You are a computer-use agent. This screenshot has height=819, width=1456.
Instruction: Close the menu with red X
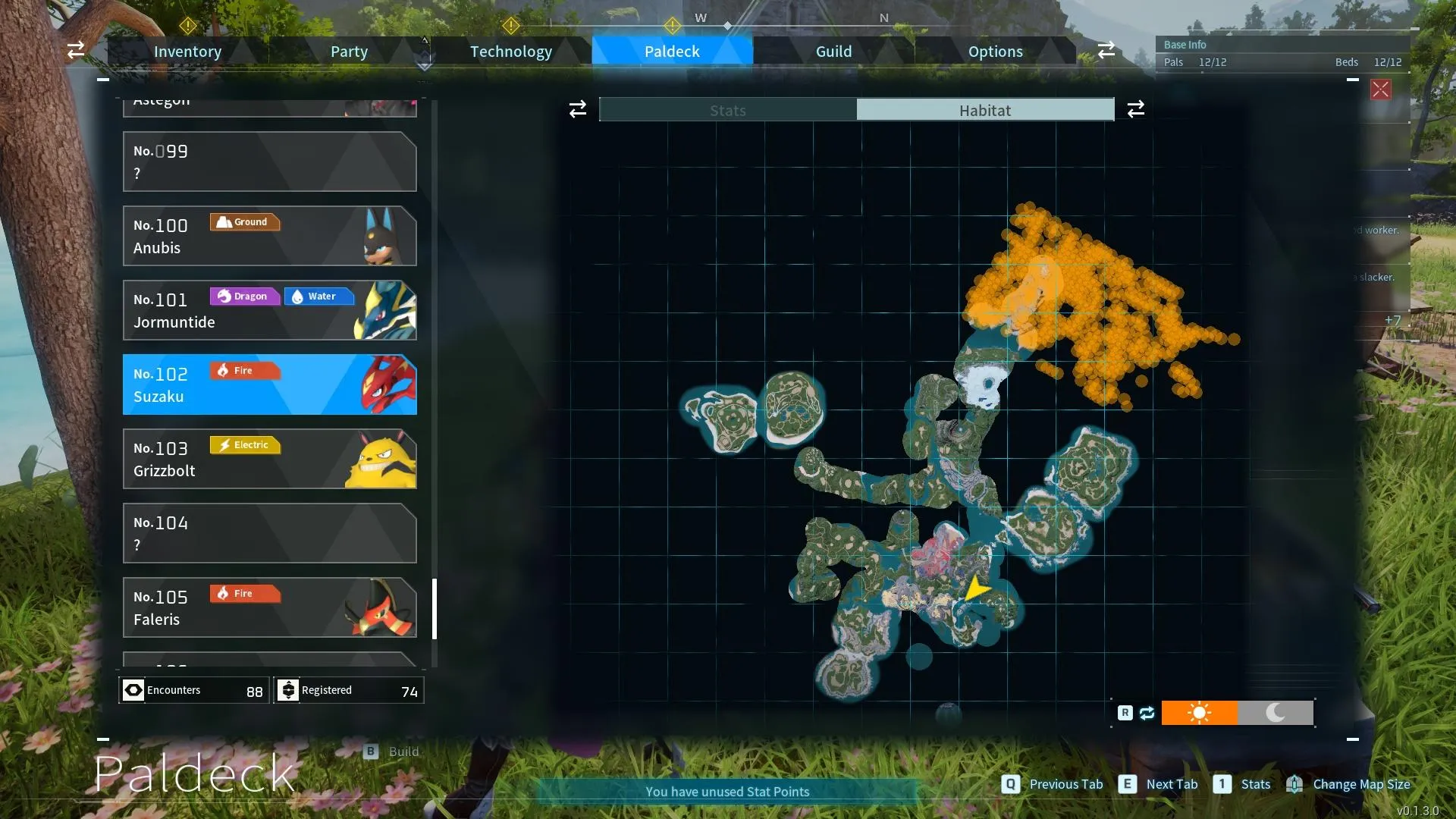point(1380,89)
